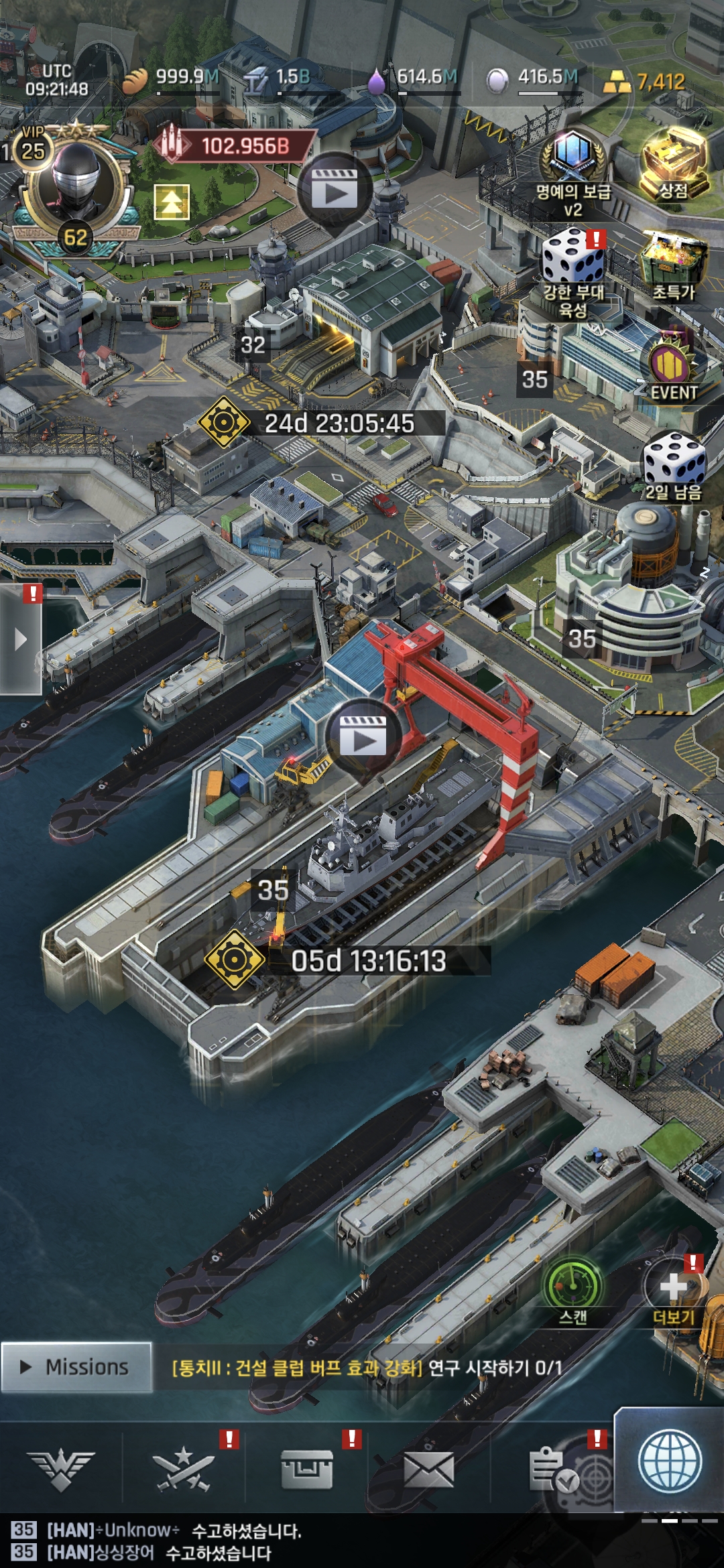Viewport: 724px width, 1568px height.
Task: Open the mail envelope
Action: [x=428, y=1471]
